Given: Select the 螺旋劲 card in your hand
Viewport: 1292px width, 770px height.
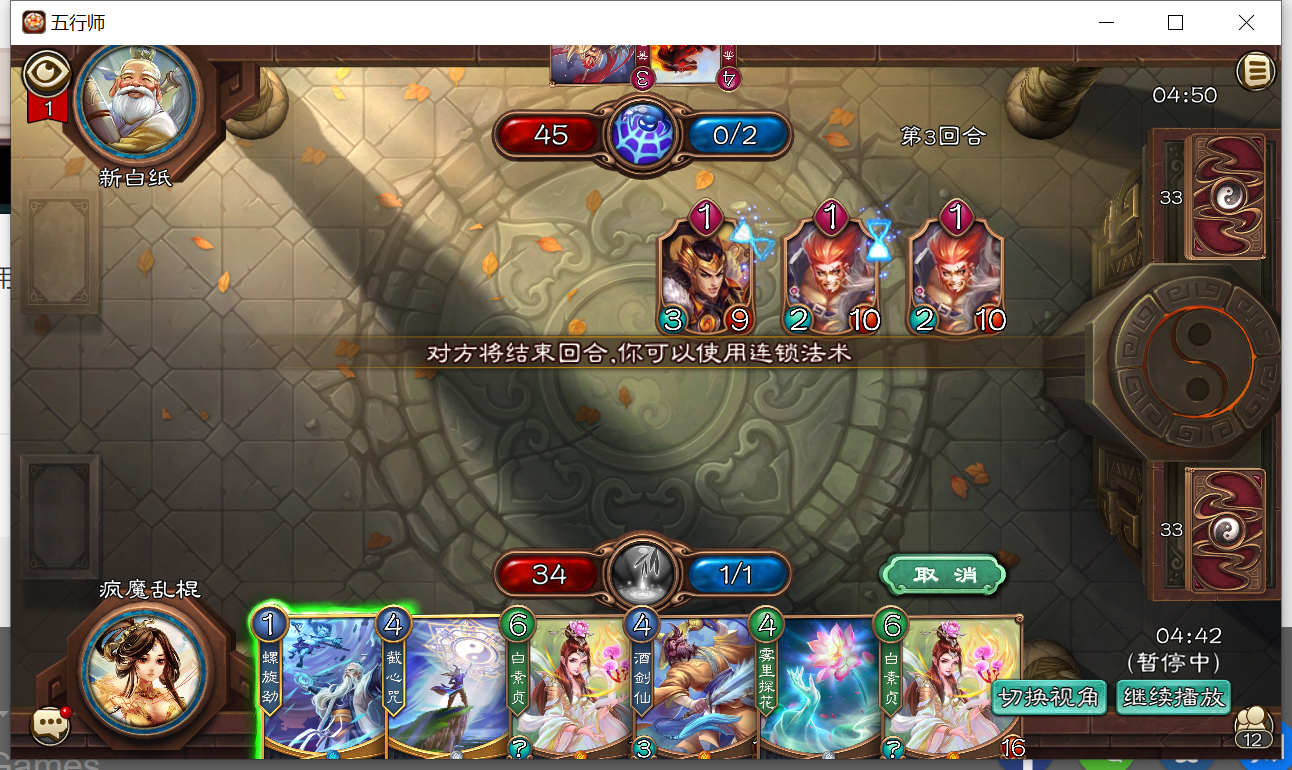Looking at the screenshot, I should click(320, 690).
